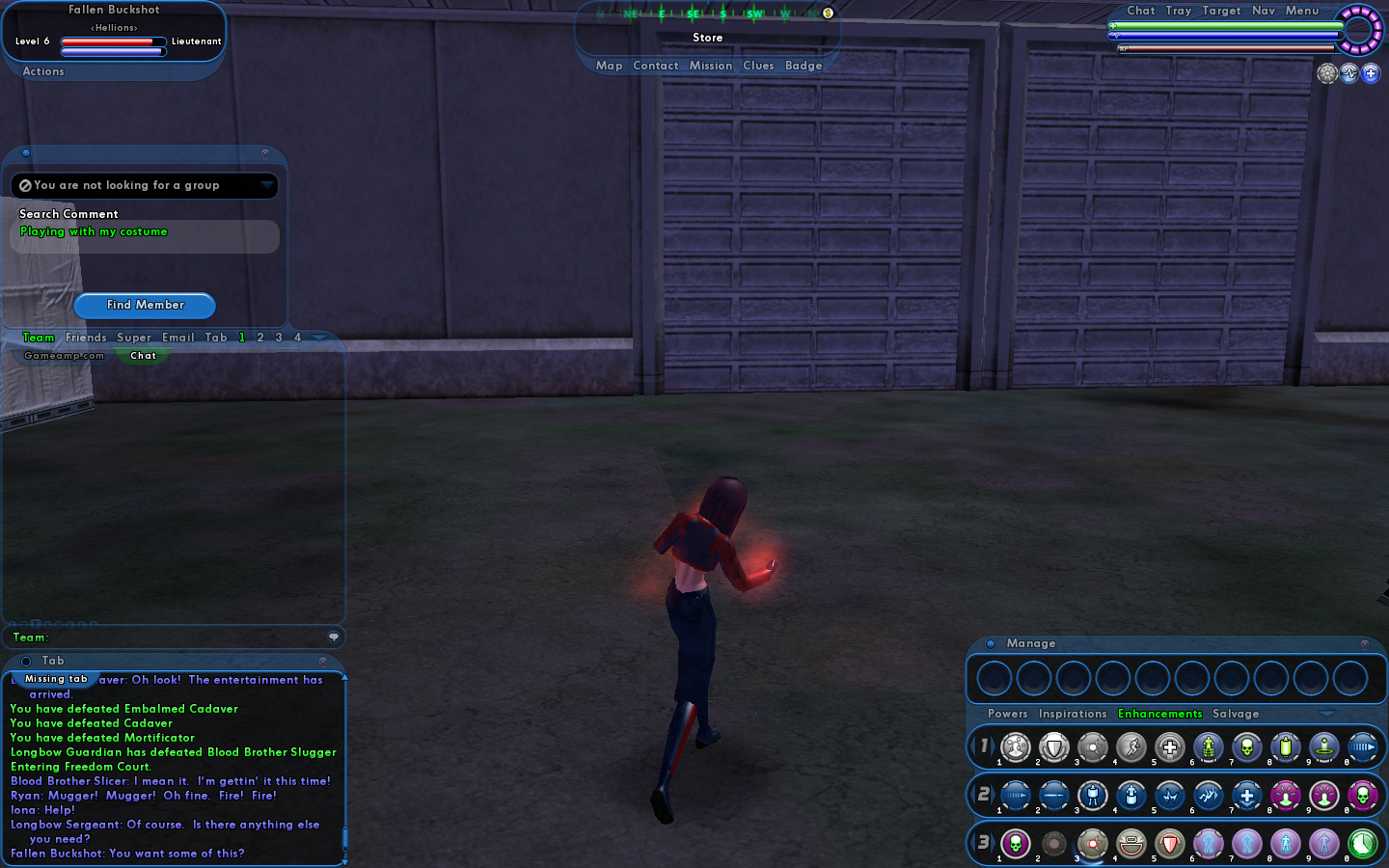Open the Powers window
Screen dimensions: 1389x868
(1007, 714)
